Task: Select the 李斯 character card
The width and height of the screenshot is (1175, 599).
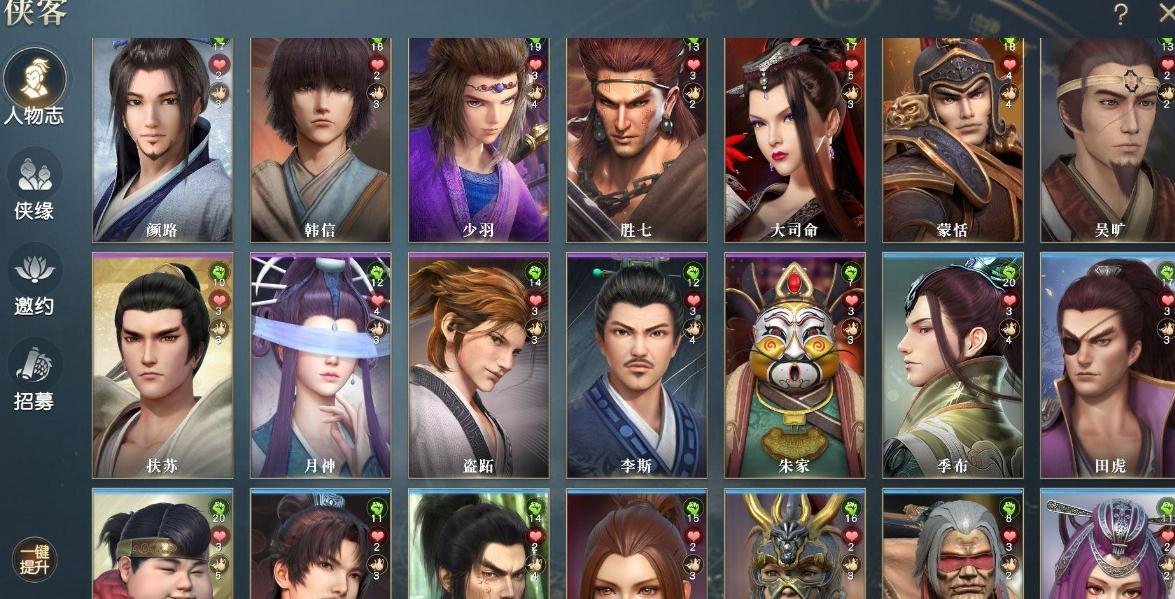Action: pos(636,365)
